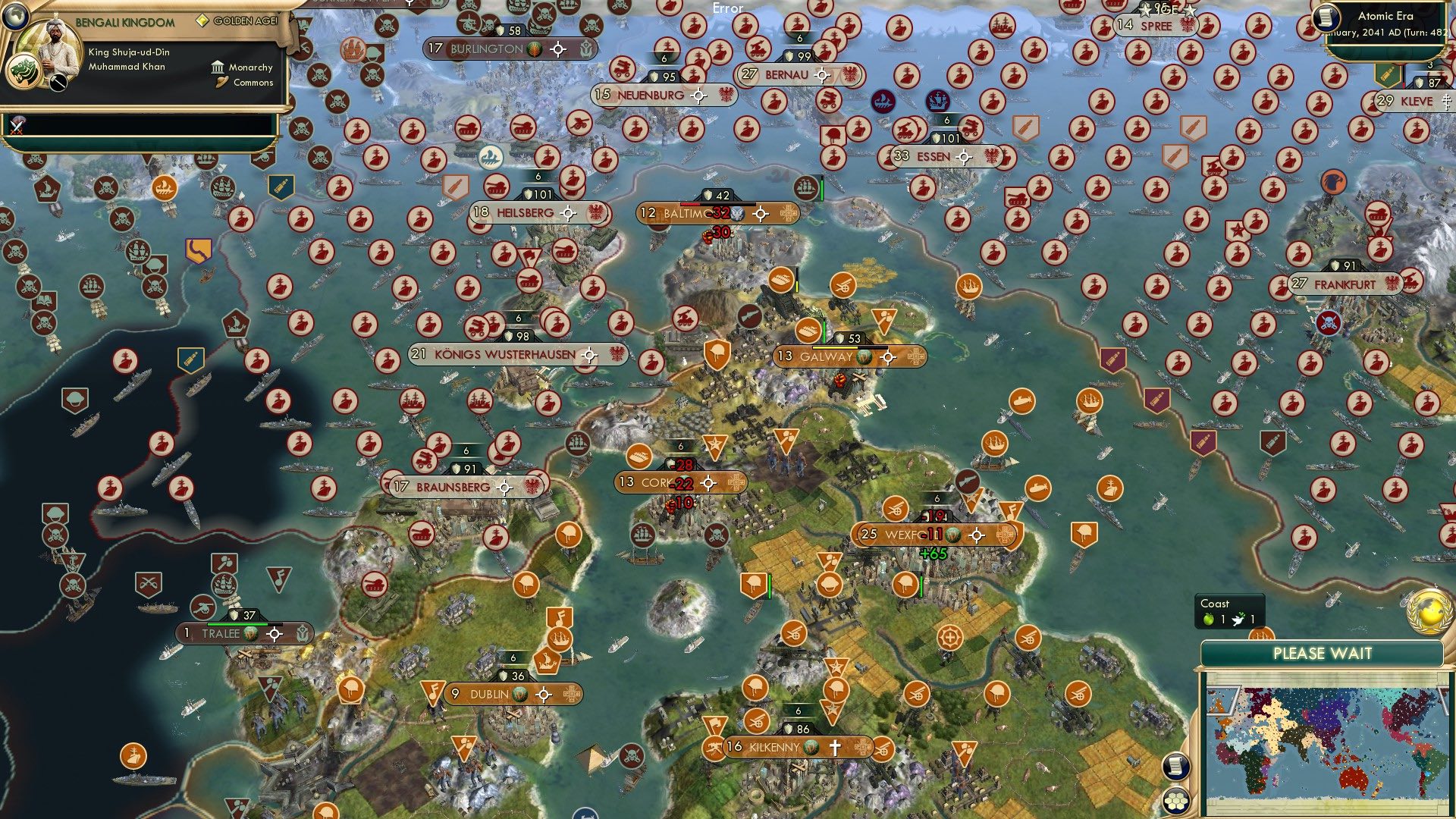The height and width of the screenshot is (819, 1456).
Task: Click the Monarchy temple icon
Action: tap(218, 68)
